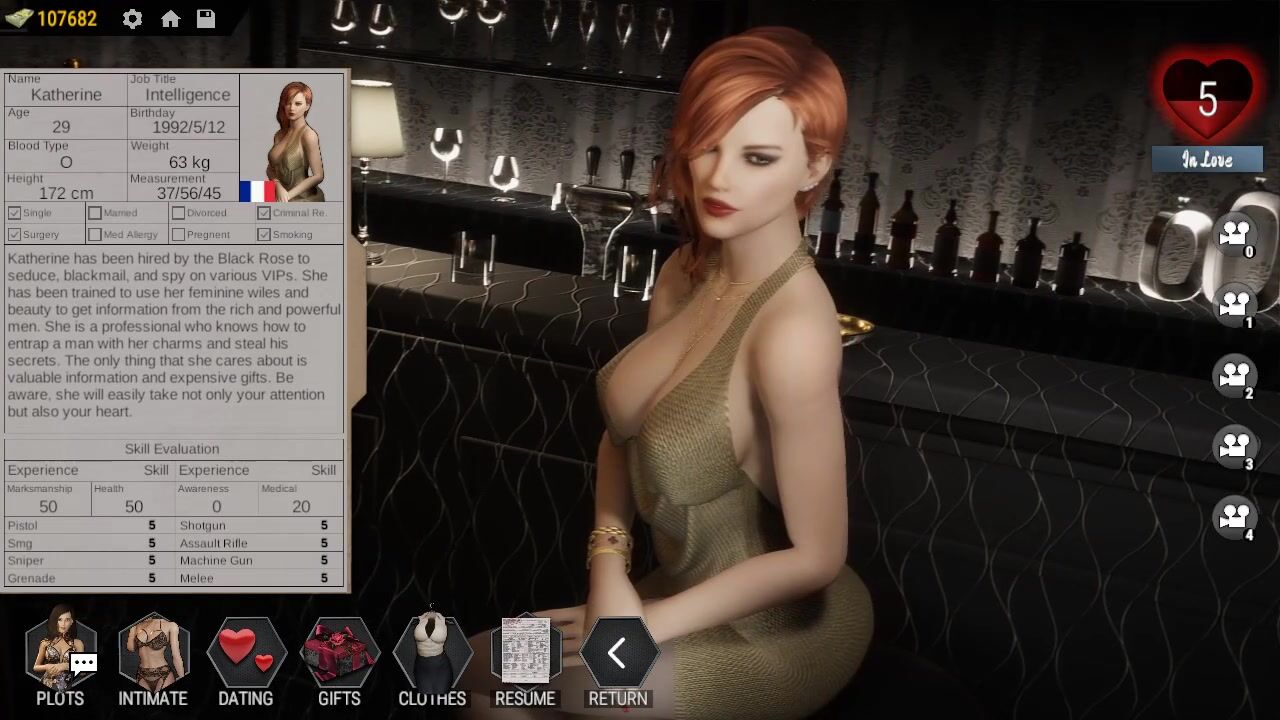This screenshot has width=1280, height=720.
Task: Play the camera scene numbered 3
Action: (x=1235, y=446)
